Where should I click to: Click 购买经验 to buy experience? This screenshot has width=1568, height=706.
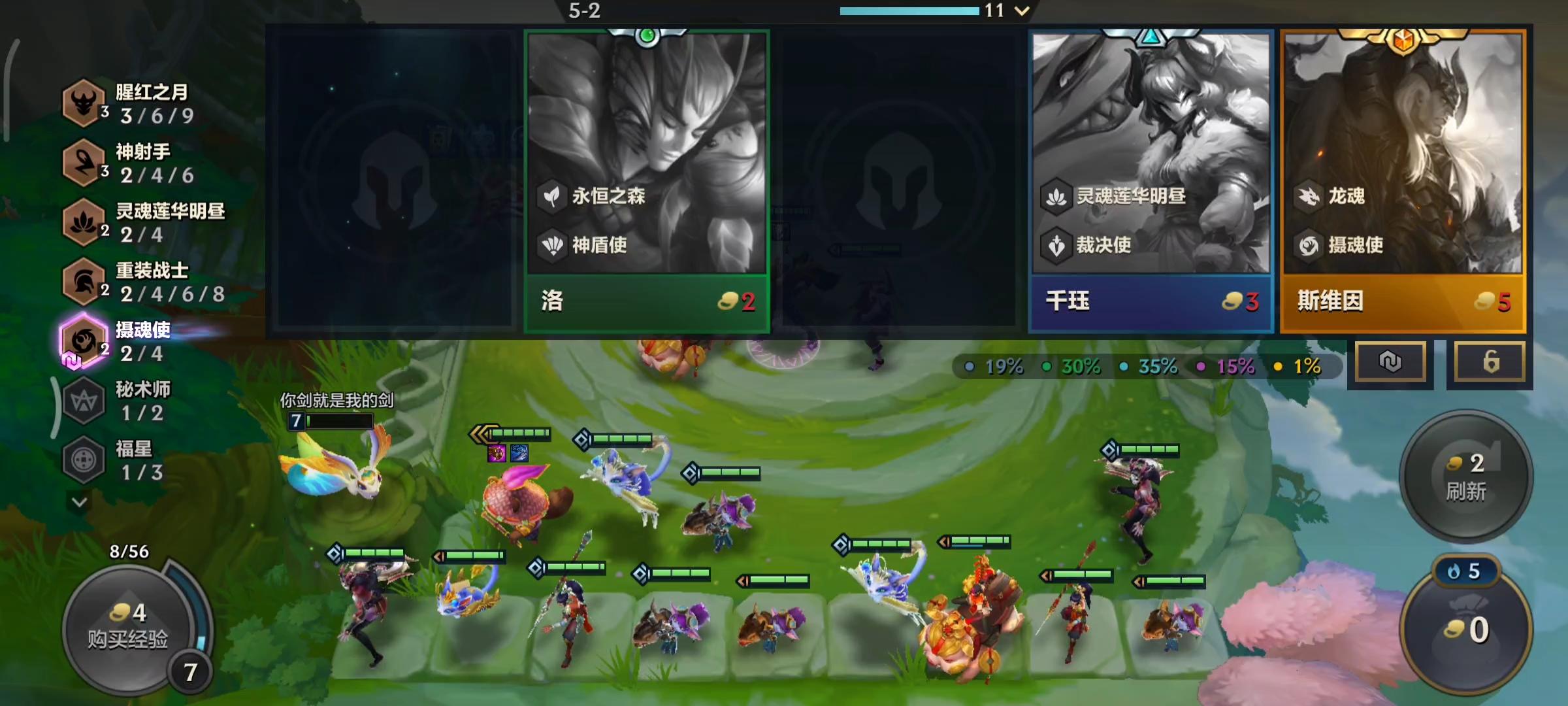pos(129,626)
